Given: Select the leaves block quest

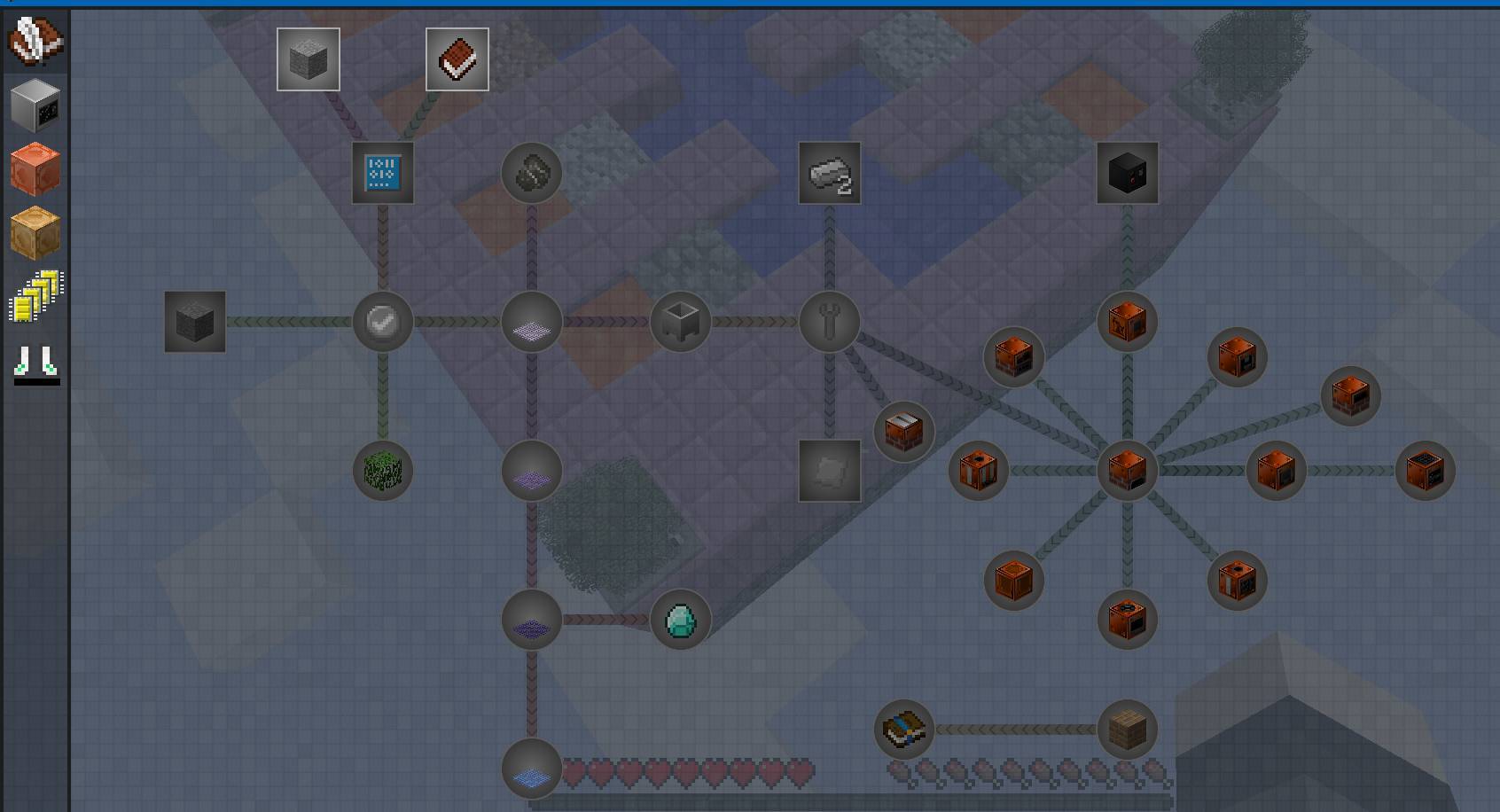Looking at the screenshot, I should tap(383, 471).
